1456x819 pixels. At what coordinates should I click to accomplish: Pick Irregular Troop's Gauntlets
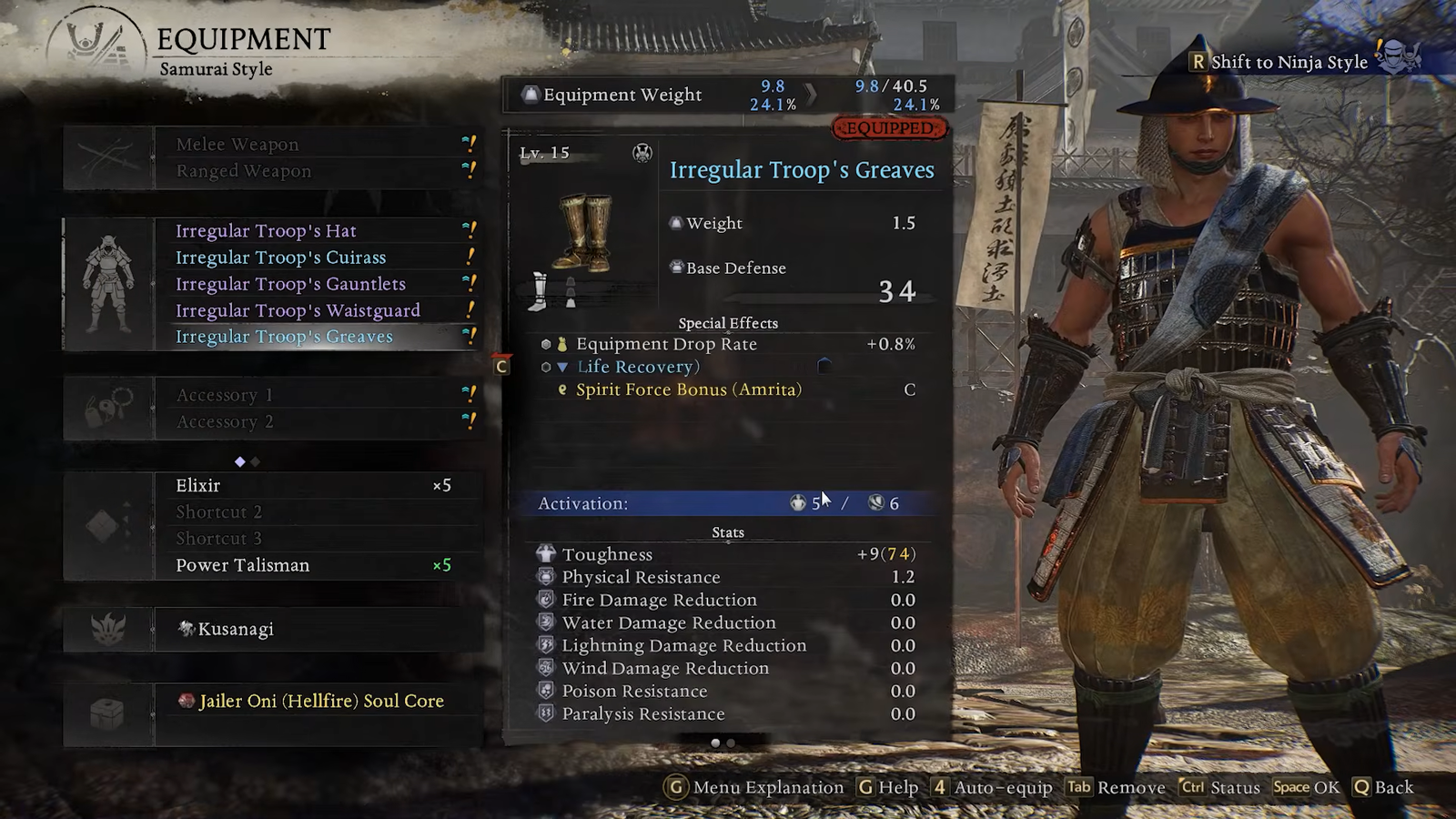[x=290, y=284]
